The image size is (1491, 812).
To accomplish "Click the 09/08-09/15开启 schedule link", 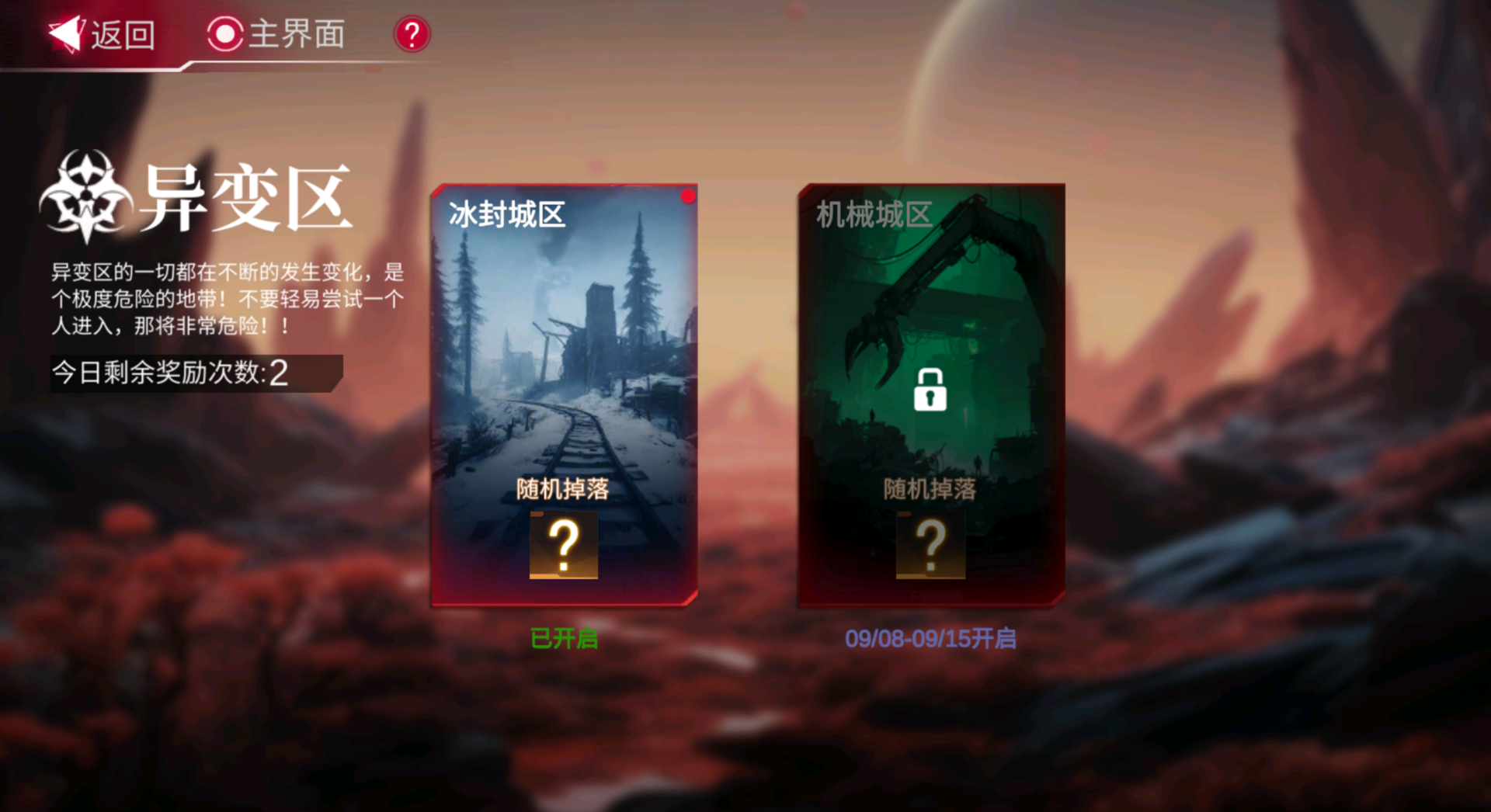I will point(930,639).
